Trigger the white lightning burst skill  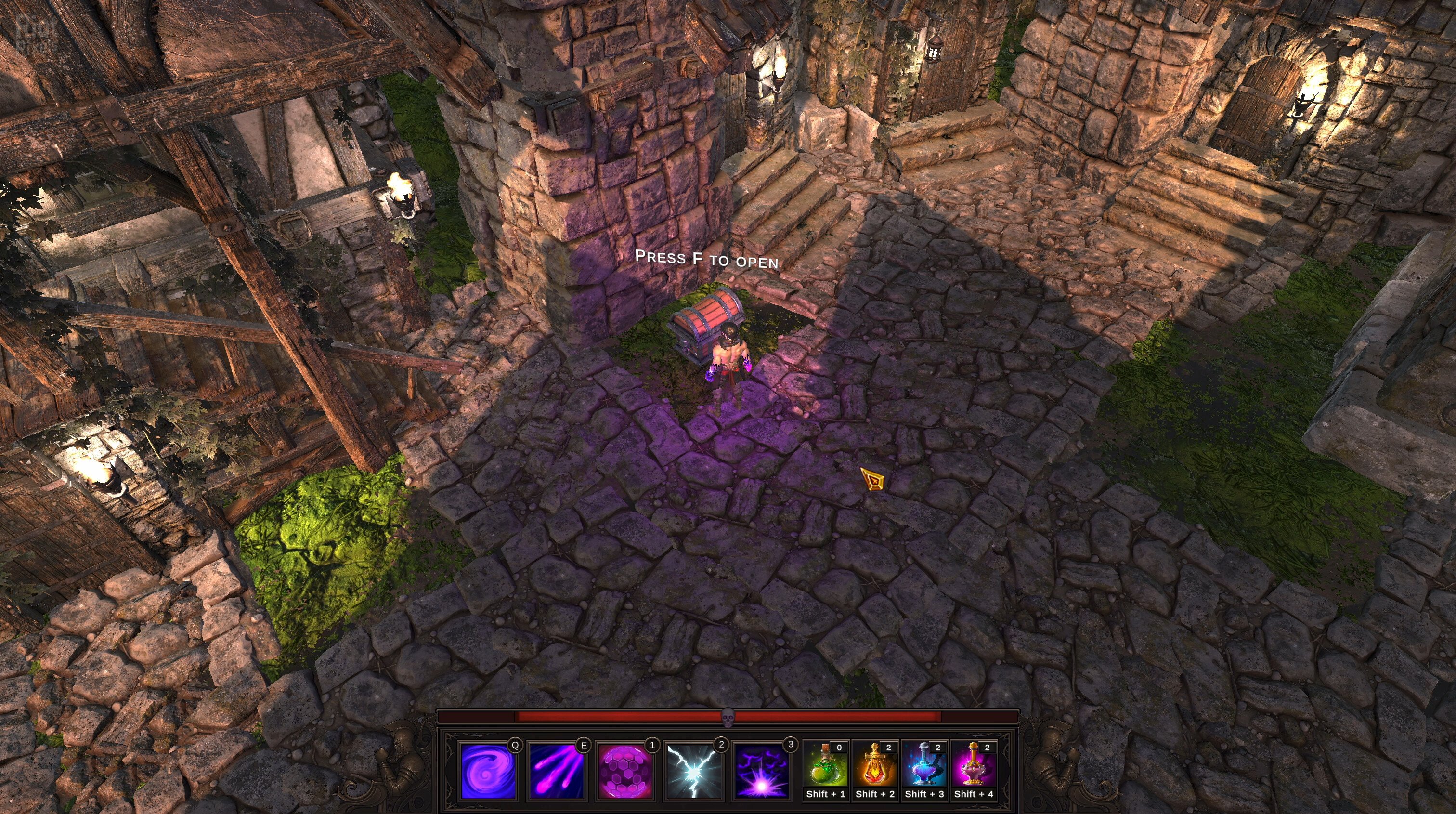694,771
